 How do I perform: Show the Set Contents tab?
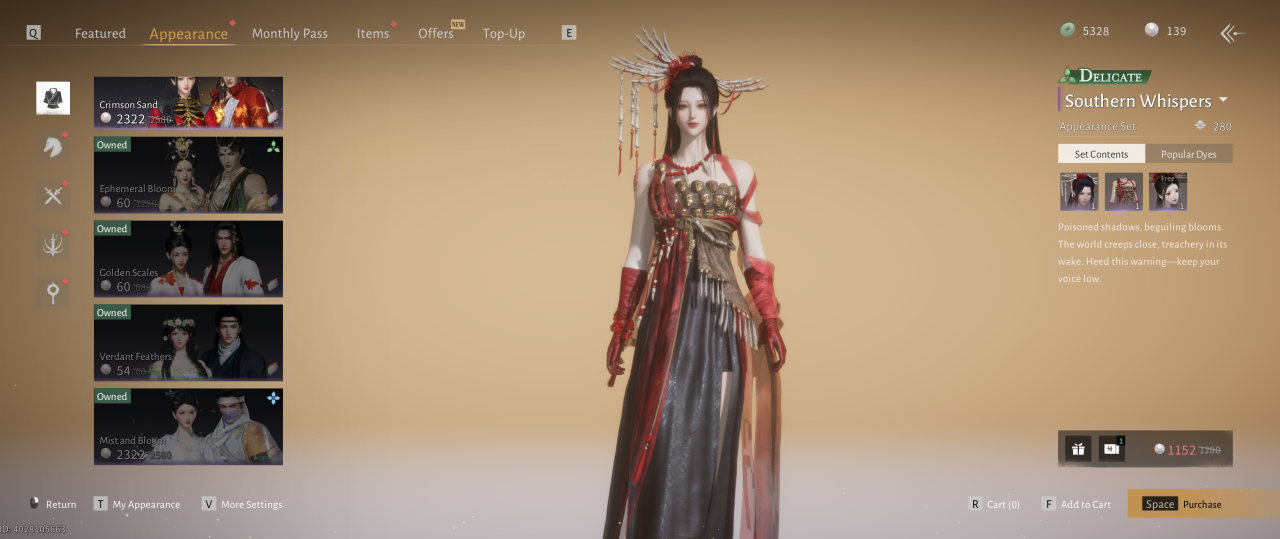coord(1101,154)
